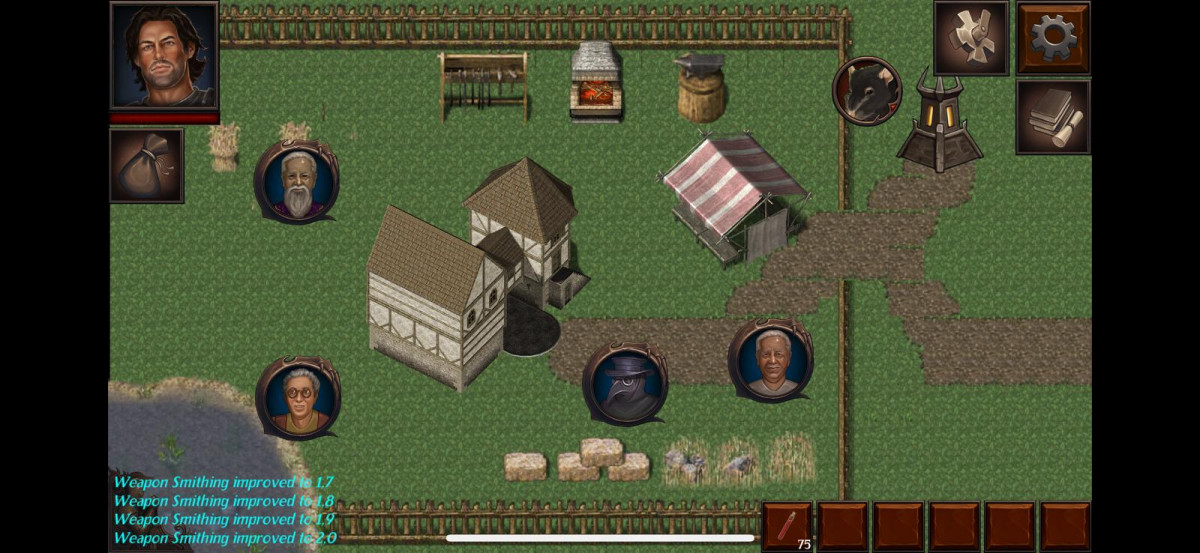Open the gear settings menu
The height and width of the screenshot is (553, 1200).
(1053, 38)
